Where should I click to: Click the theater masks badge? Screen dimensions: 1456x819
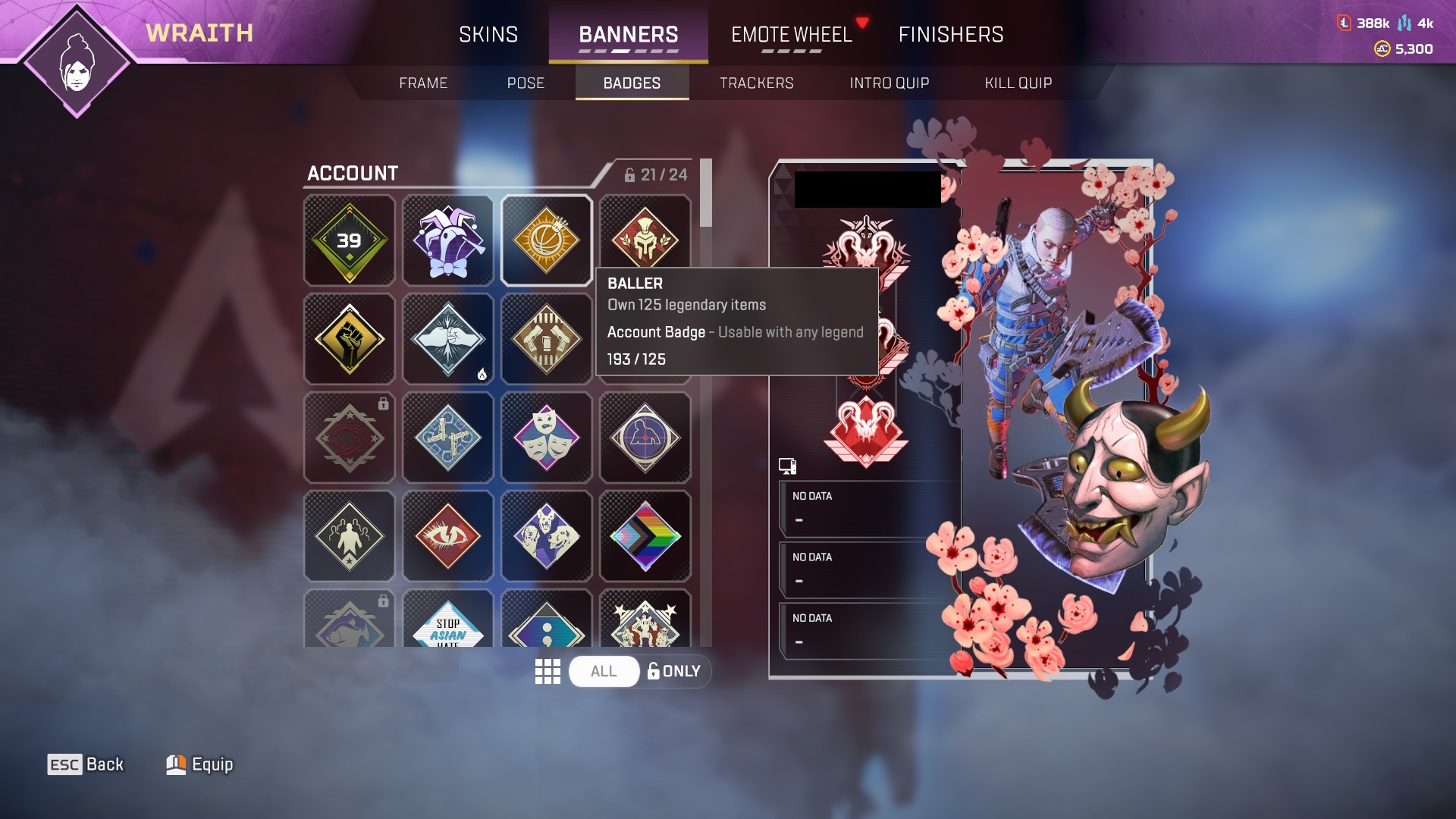546,438
